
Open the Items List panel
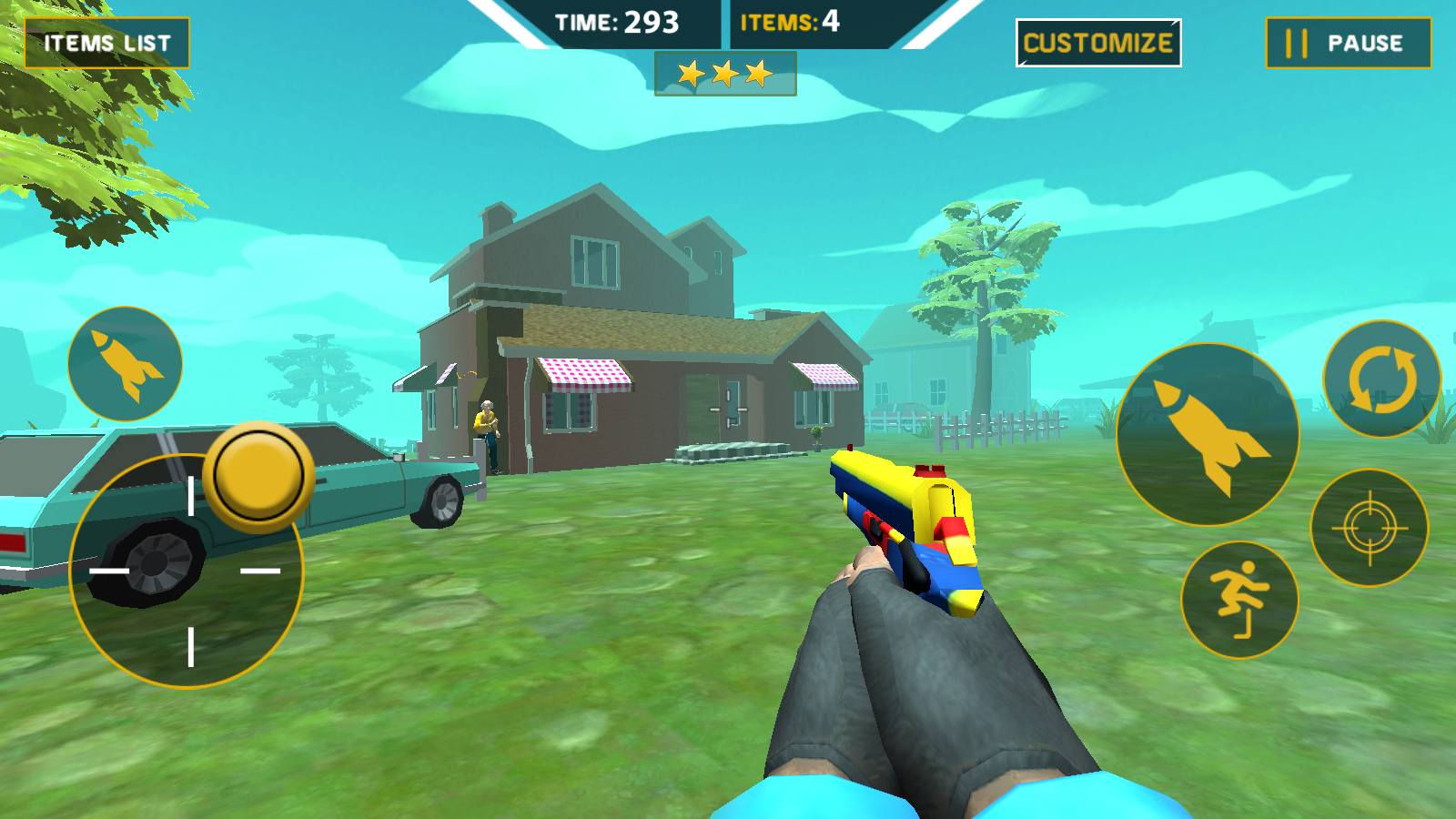click(106, 43)
